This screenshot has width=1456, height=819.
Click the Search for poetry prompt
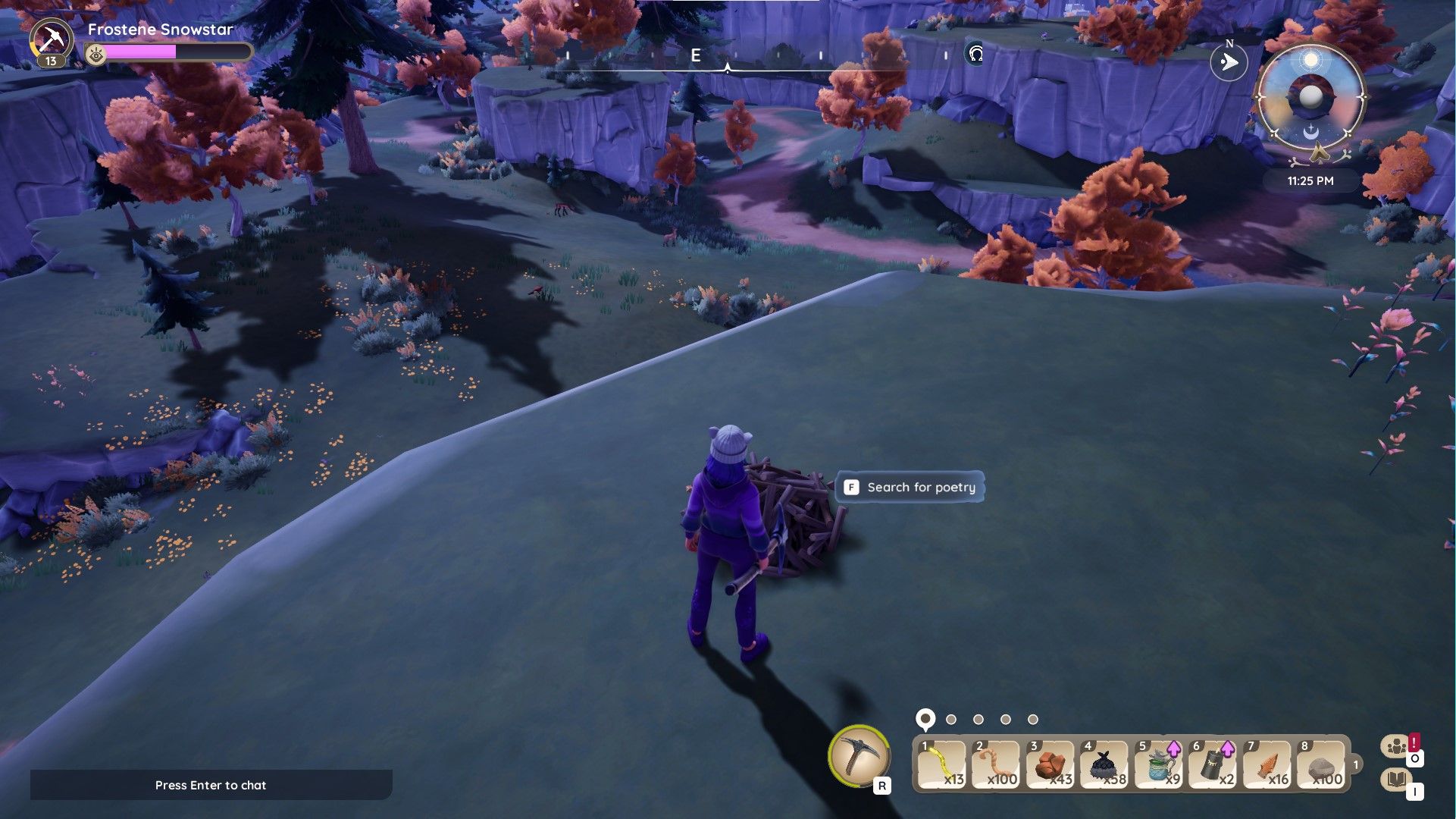tap(910, 487)
